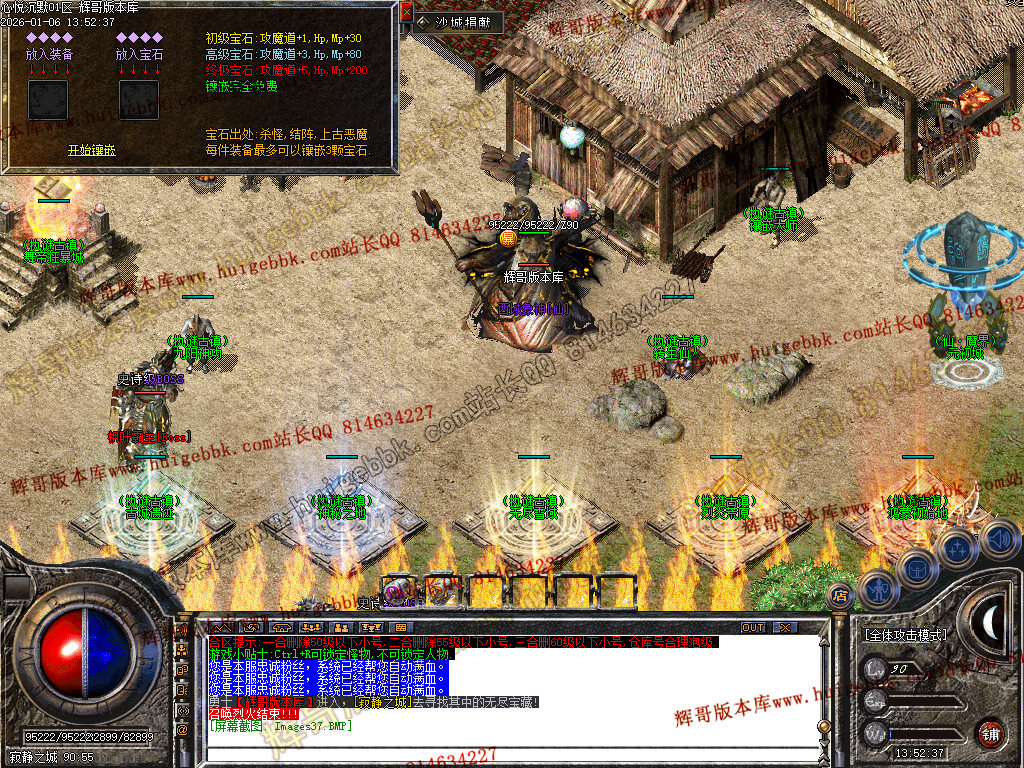This screenshot has height=768, width=1024.
Task: Click the 开始镶嵌 start inlay link
Action: pos(92,150)
